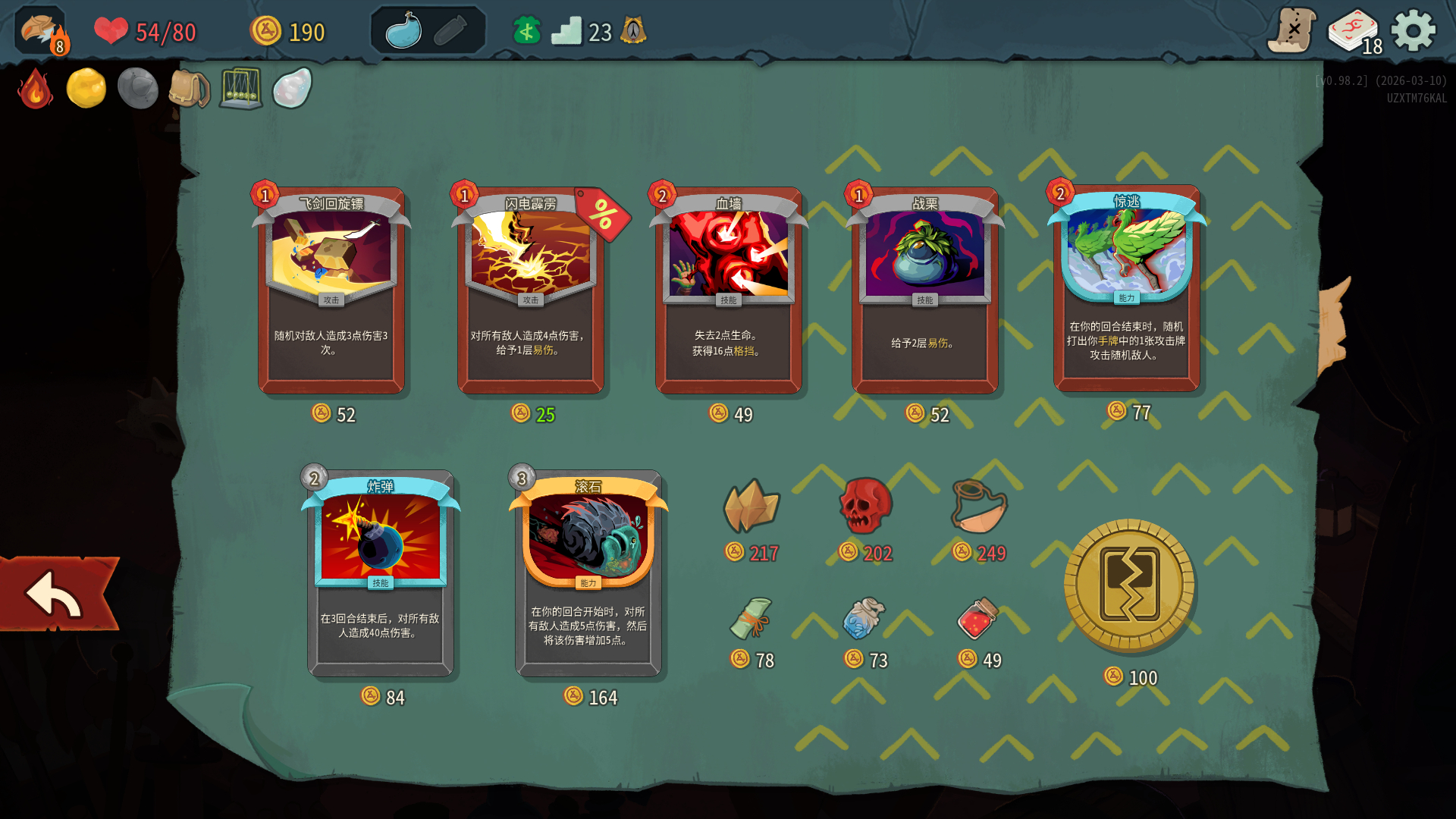This screenshot has height=819, width=1456.
Task: Select the 血墙 skill card
Action: coord(728,292)
